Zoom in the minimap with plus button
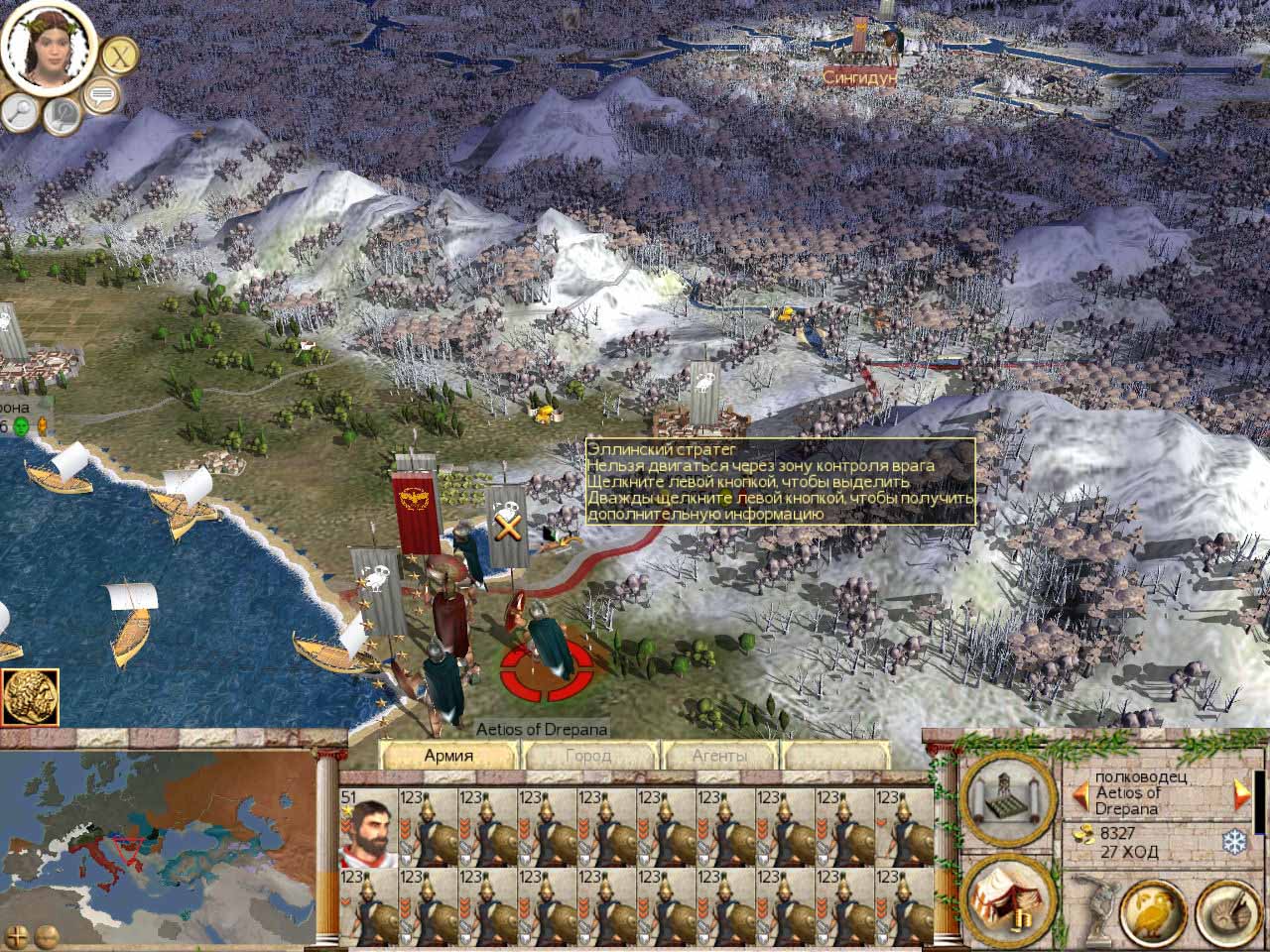1270x952 pixels. pyautogui.click(x=17, y=935)
